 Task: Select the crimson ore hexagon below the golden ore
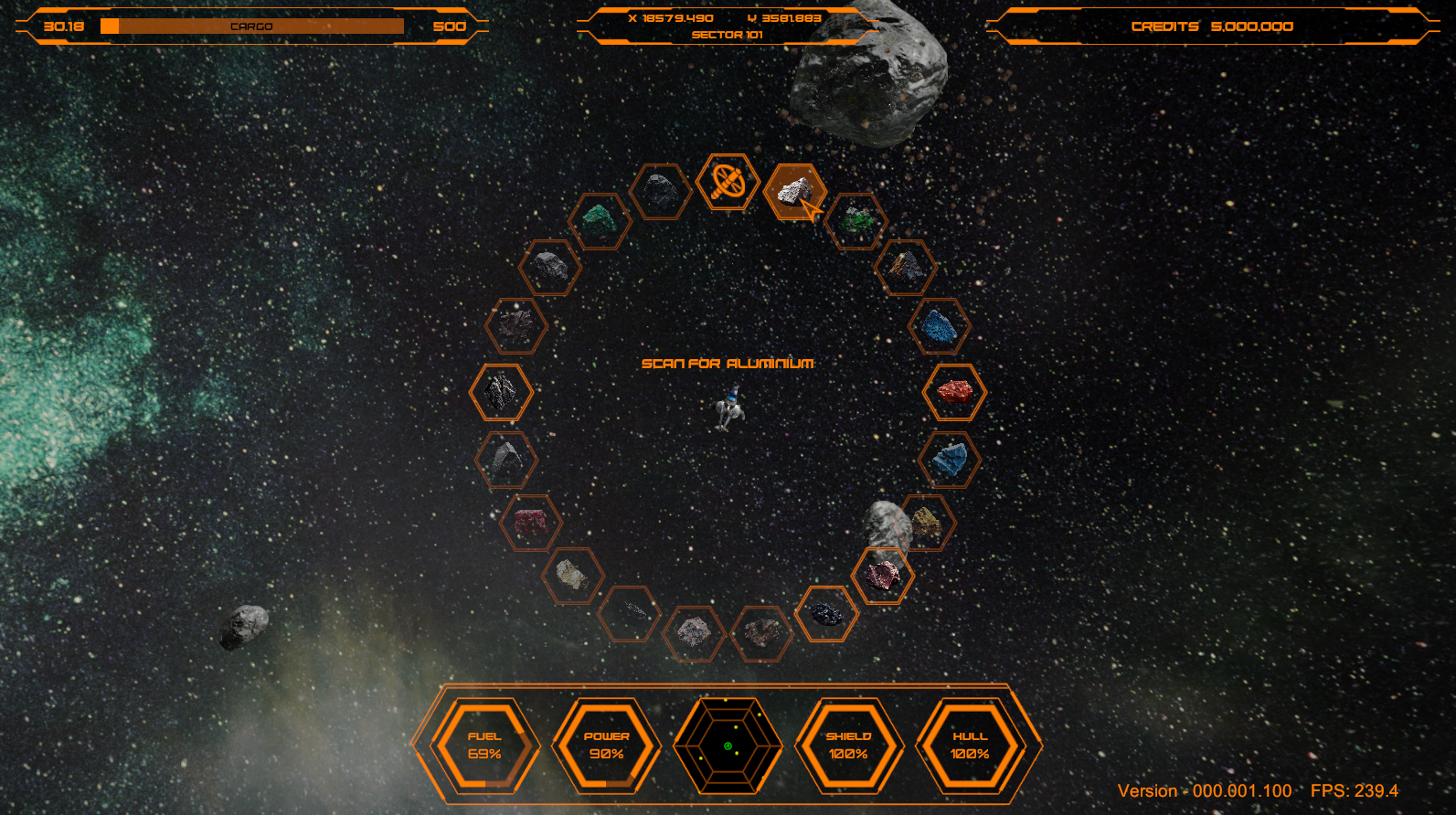click(x=883, y=574)
